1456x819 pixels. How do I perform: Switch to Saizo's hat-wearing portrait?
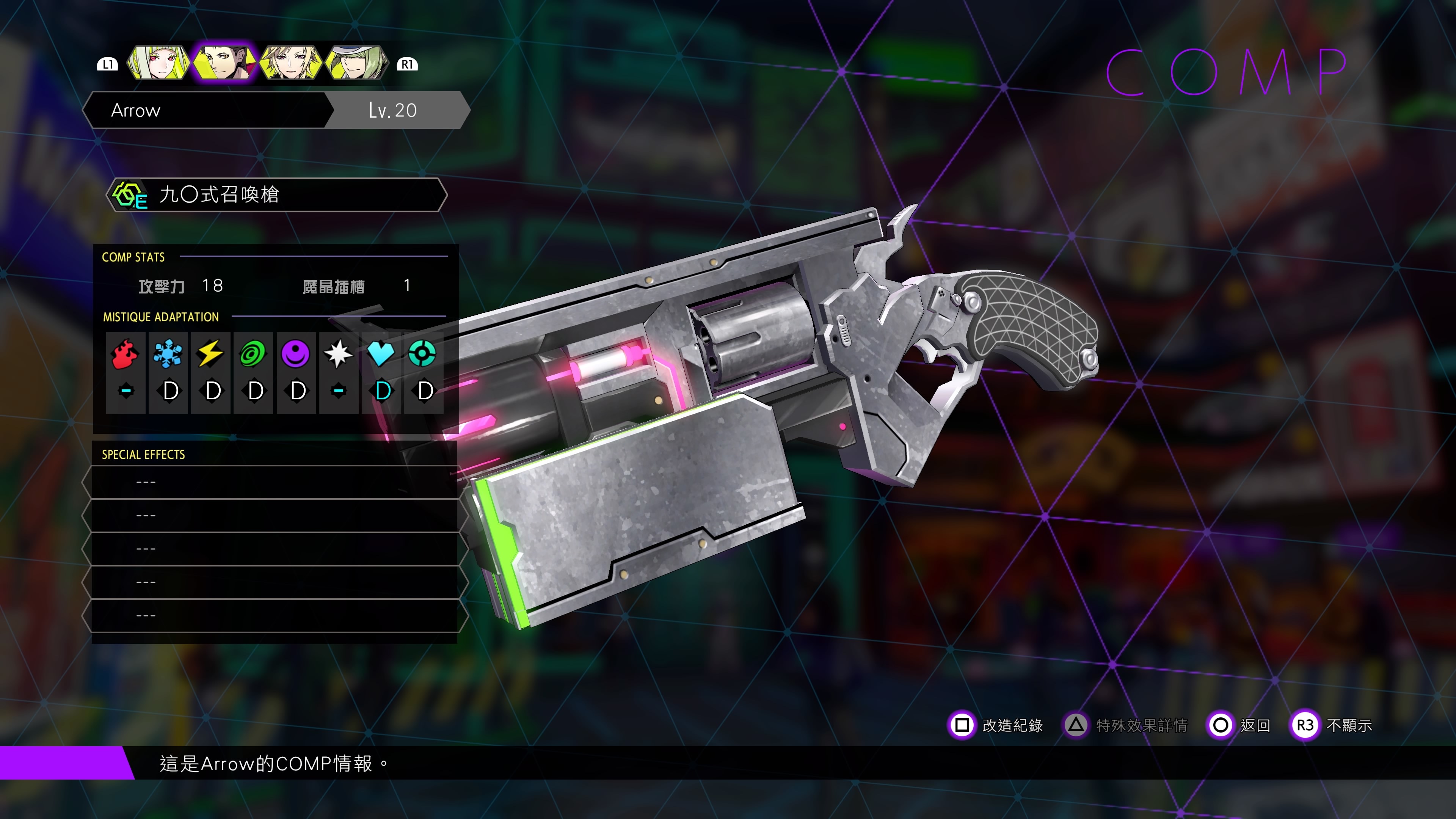[356, 63]
